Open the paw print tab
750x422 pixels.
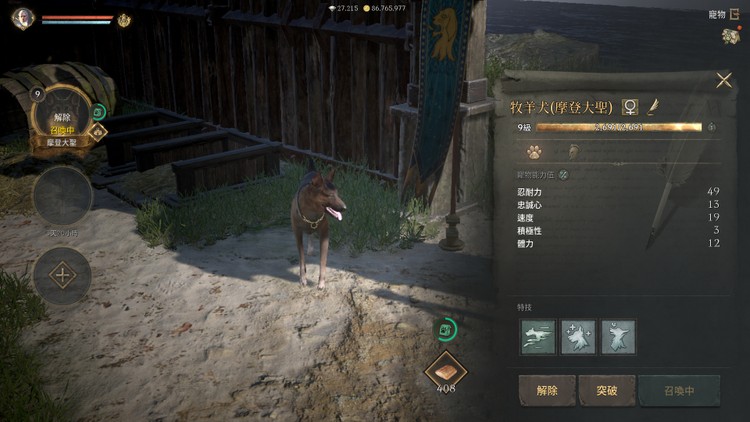coord(535,152)
